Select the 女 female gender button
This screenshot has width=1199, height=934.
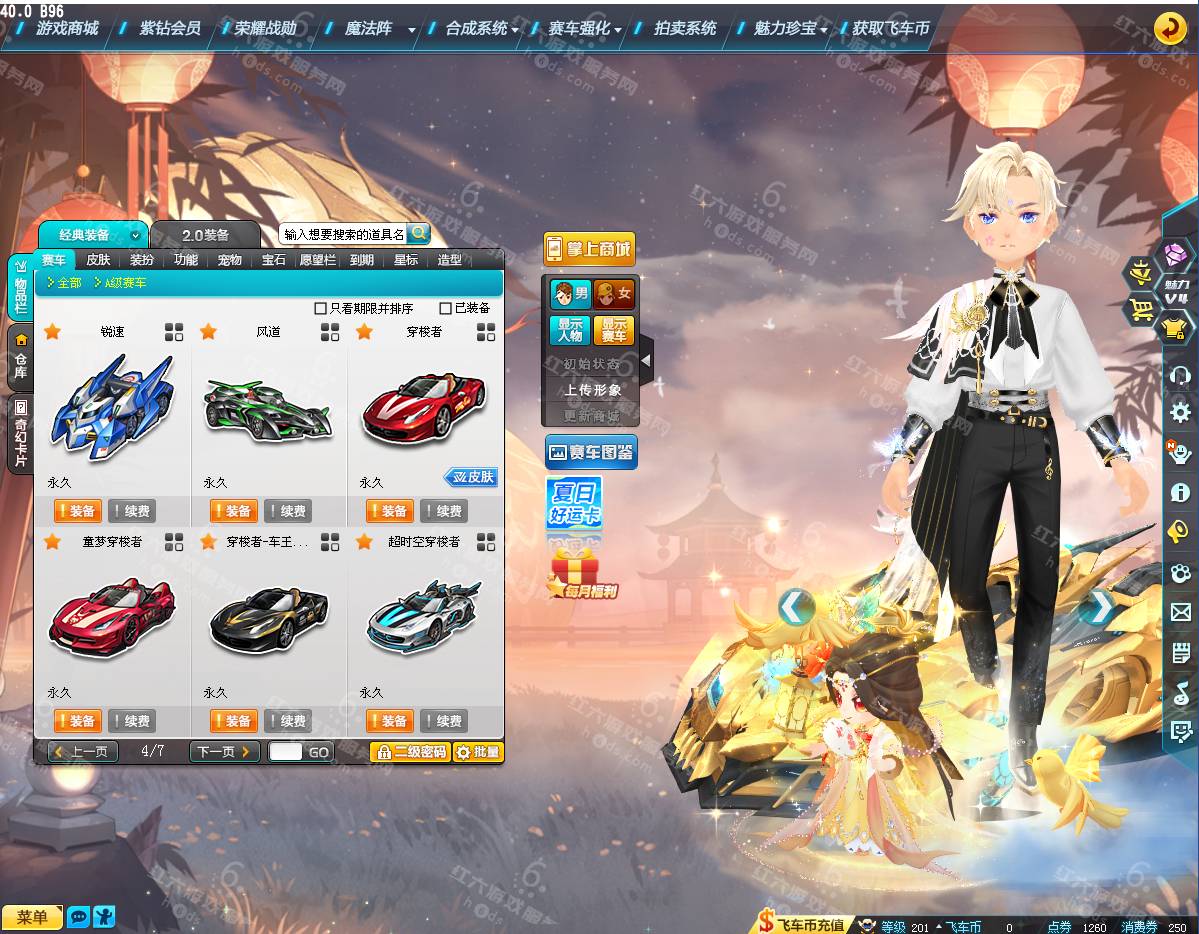(x=614, y=294)
